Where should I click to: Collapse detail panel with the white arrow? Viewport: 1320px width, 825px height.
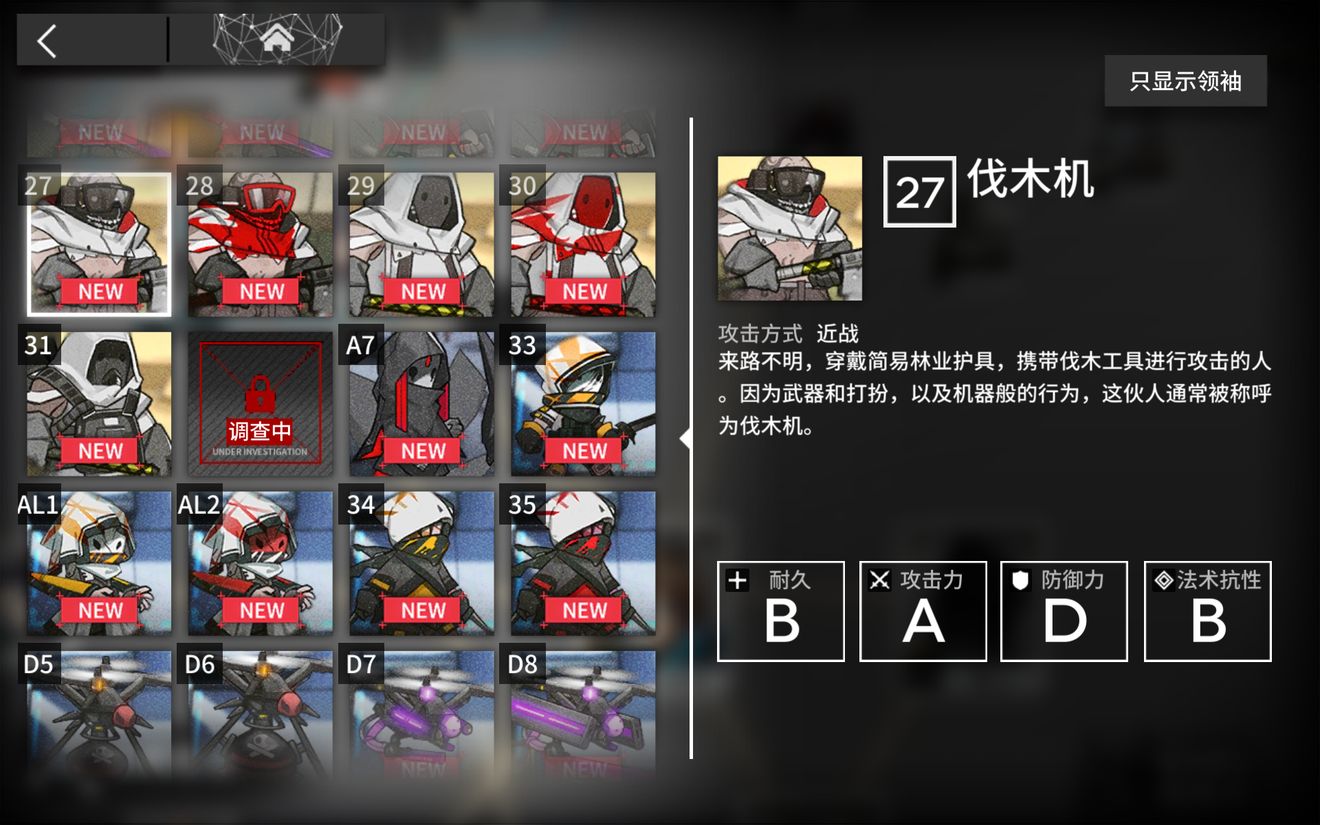click(686, 435)
